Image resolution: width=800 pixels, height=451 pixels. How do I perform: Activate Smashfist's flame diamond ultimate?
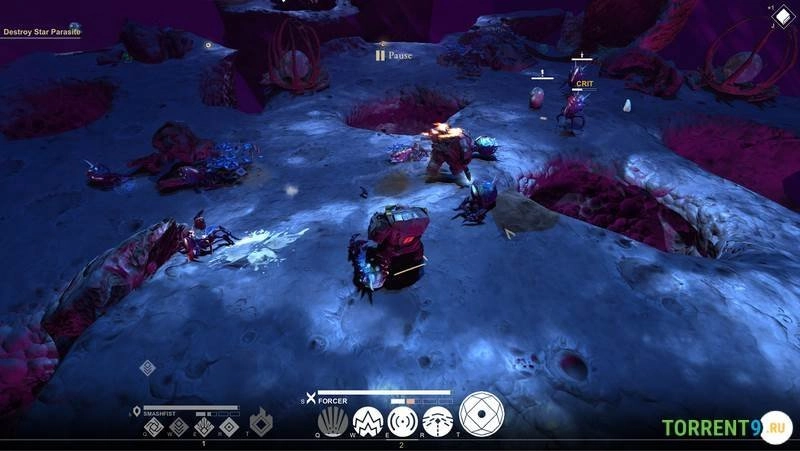[260, 424]
